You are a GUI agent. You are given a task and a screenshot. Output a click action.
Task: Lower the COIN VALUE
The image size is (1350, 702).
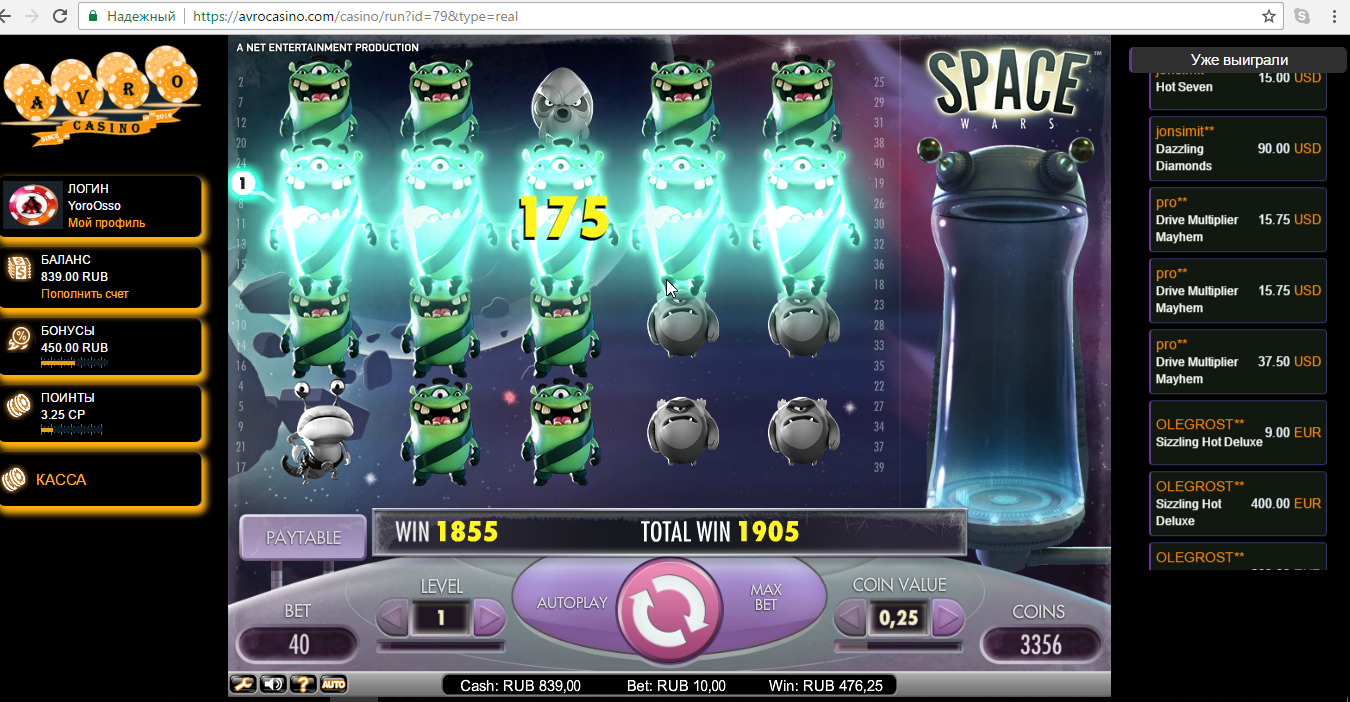[850, 619]
